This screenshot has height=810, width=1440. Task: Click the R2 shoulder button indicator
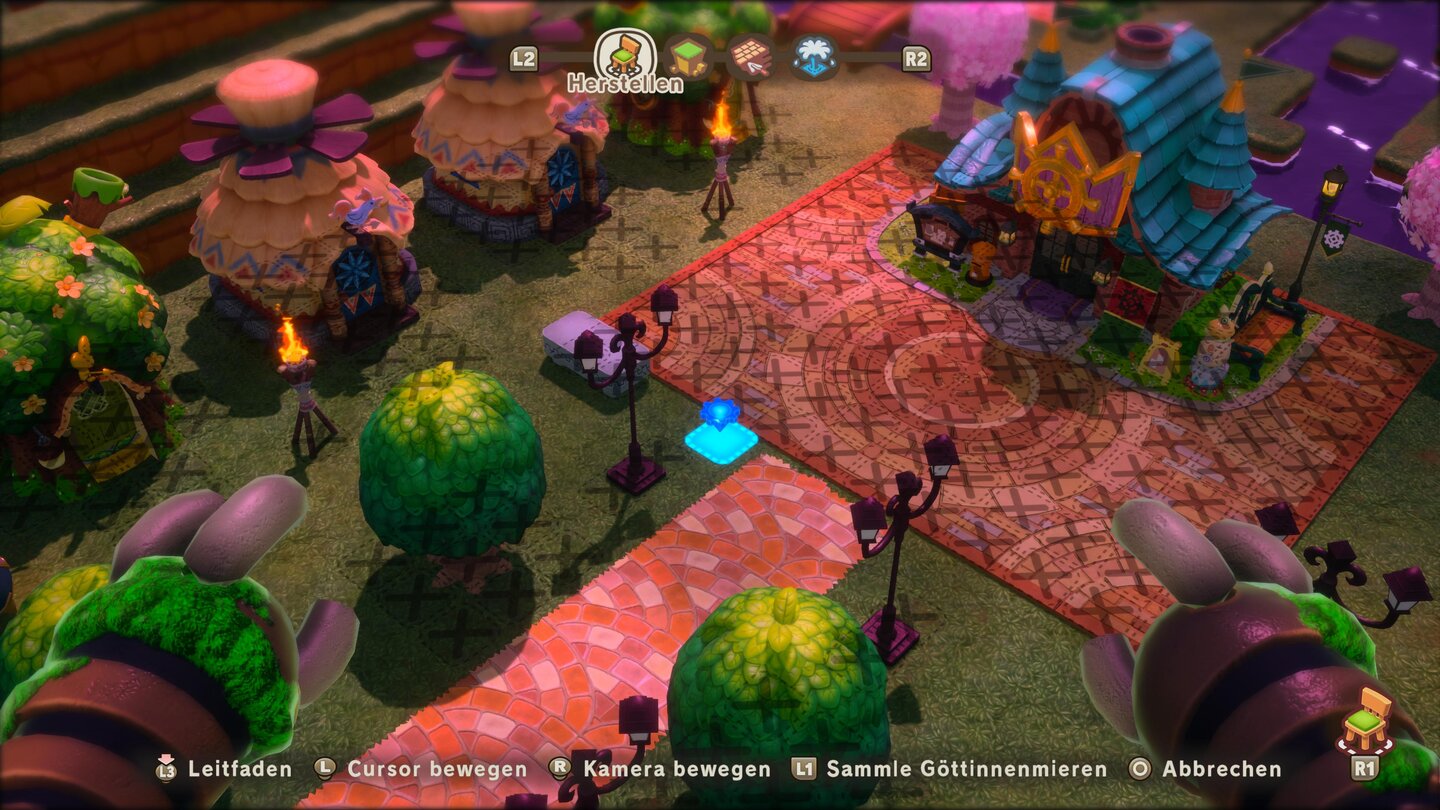click(915, 57)
